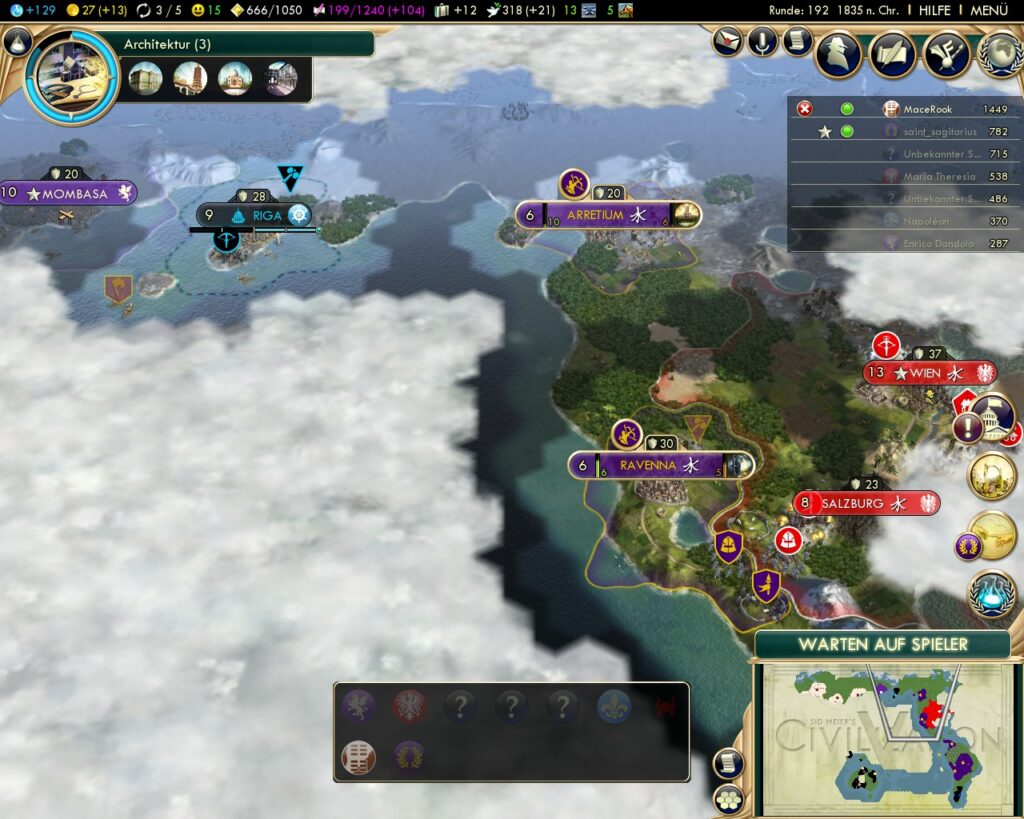Open the envelope notification log button
The width and height of the screenshot is (1024, 819).
pos(728,42)
